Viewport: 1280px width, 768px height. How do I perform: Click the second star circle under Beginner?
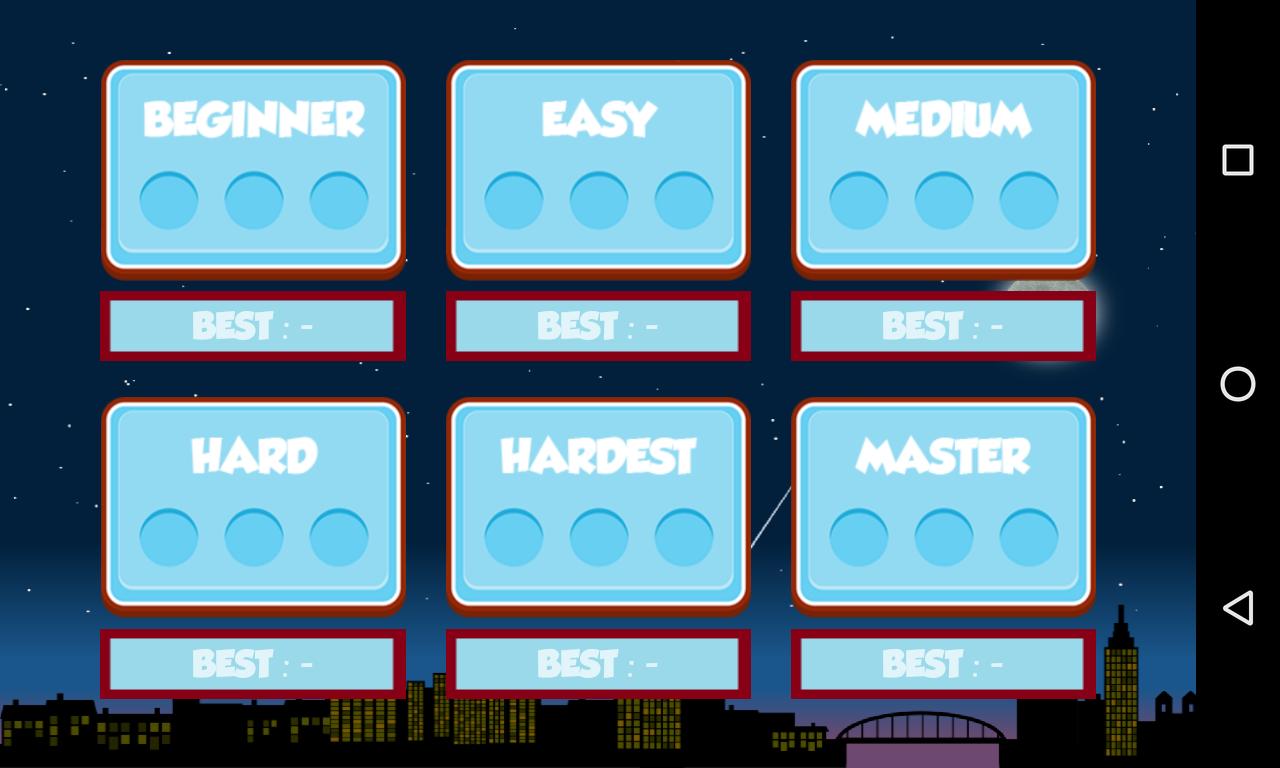click(x=253, y=198)
